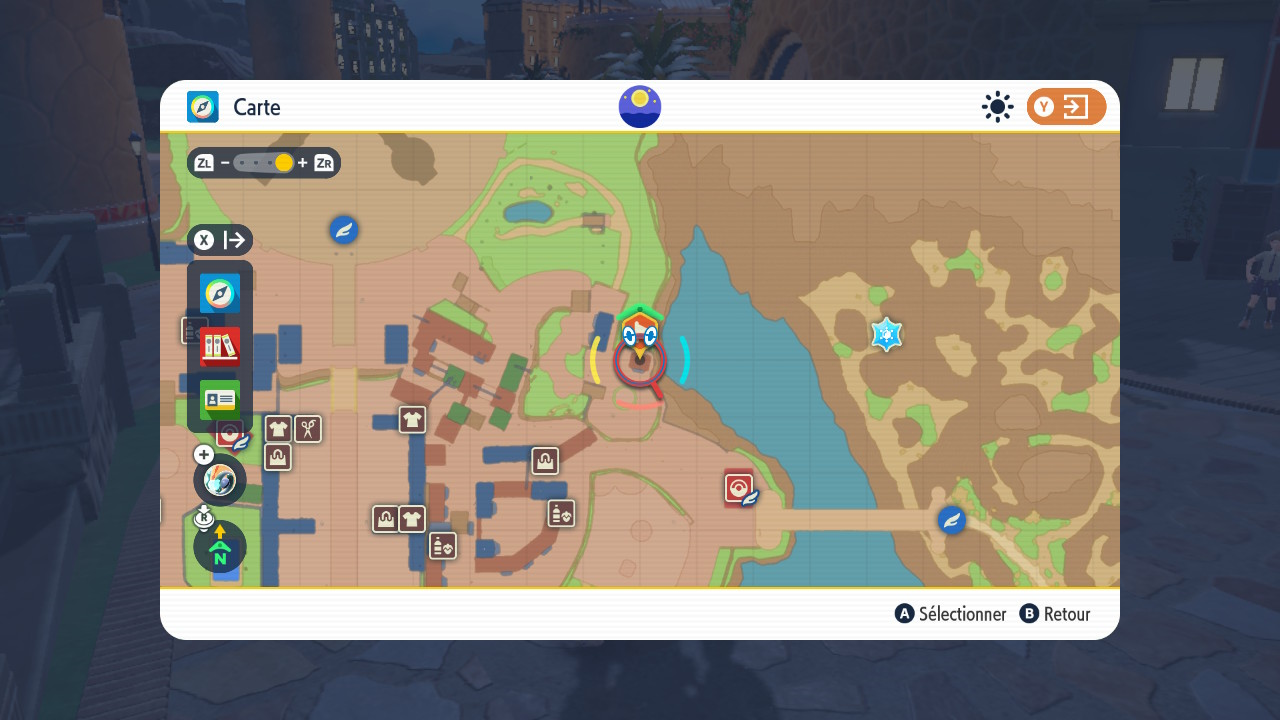The width and height of the screenshot is (1280, 720).
Task: Click the Carte title compass icon
Action: (x=203, y=107)
